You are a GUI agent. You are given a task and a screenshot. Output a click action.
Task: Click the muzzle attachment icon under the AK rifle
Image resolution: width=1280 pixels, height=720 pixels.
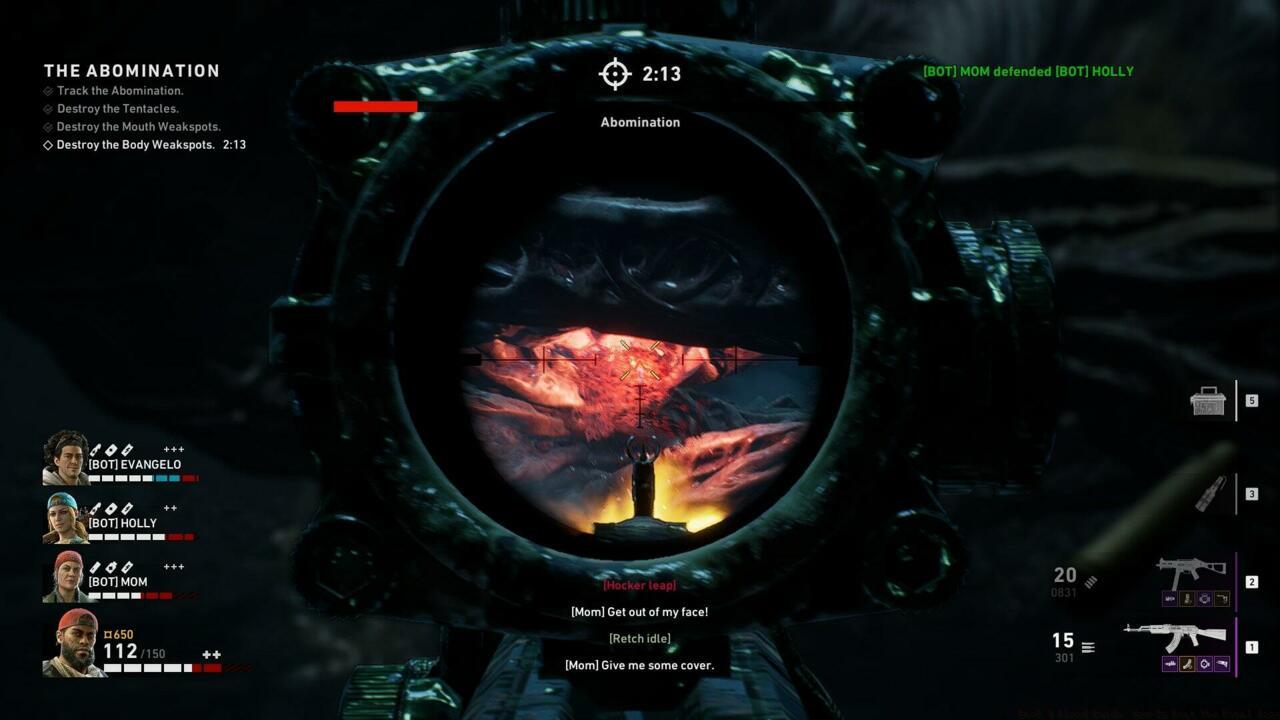1170,663
